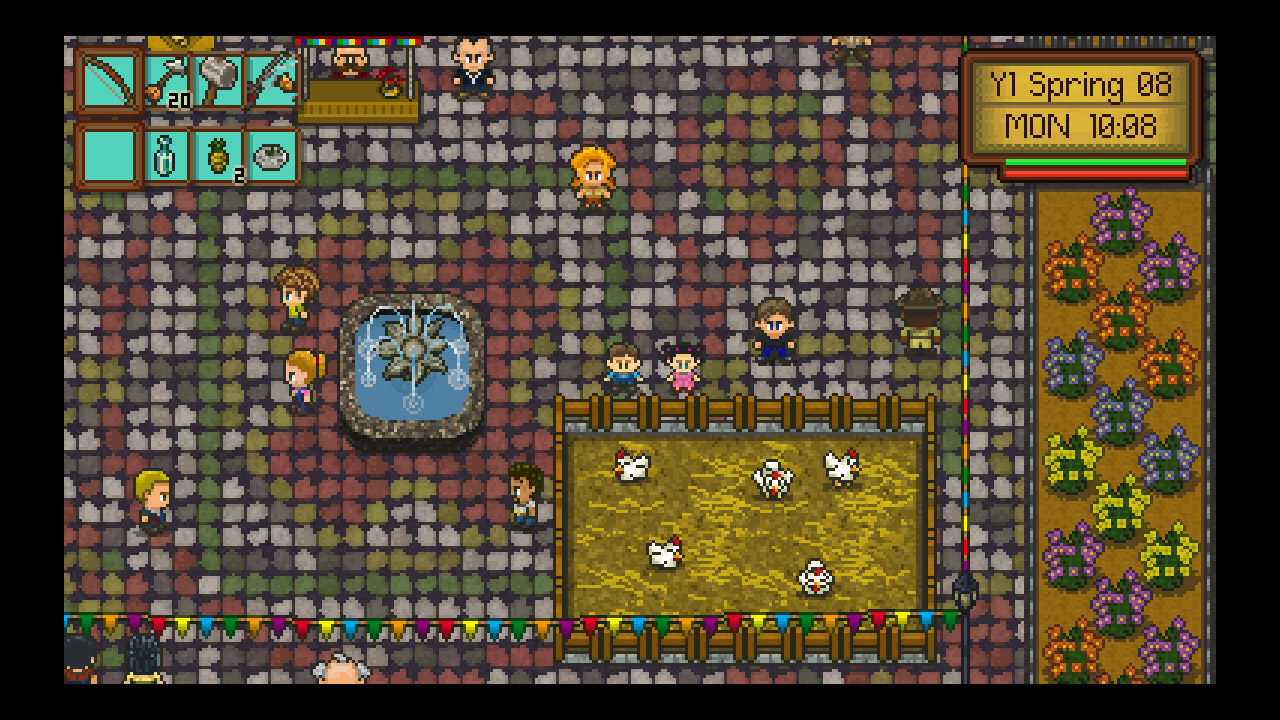
Task: Click the golden statue above the stall
Action: pyautogui.click(x=180, y=45)
